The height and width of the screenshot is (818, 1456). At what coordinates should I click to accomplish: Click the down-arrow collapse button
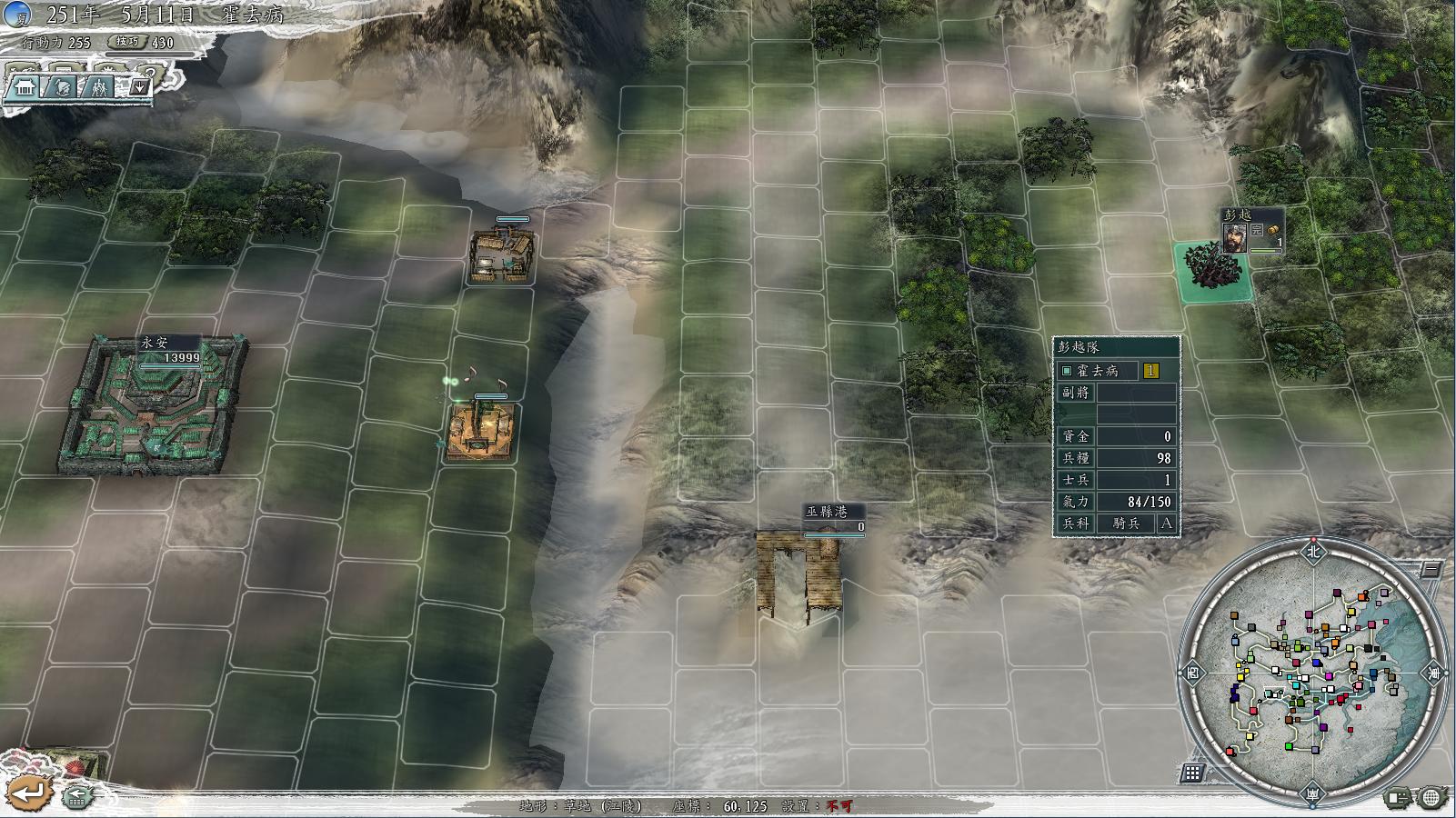(139, 86)
